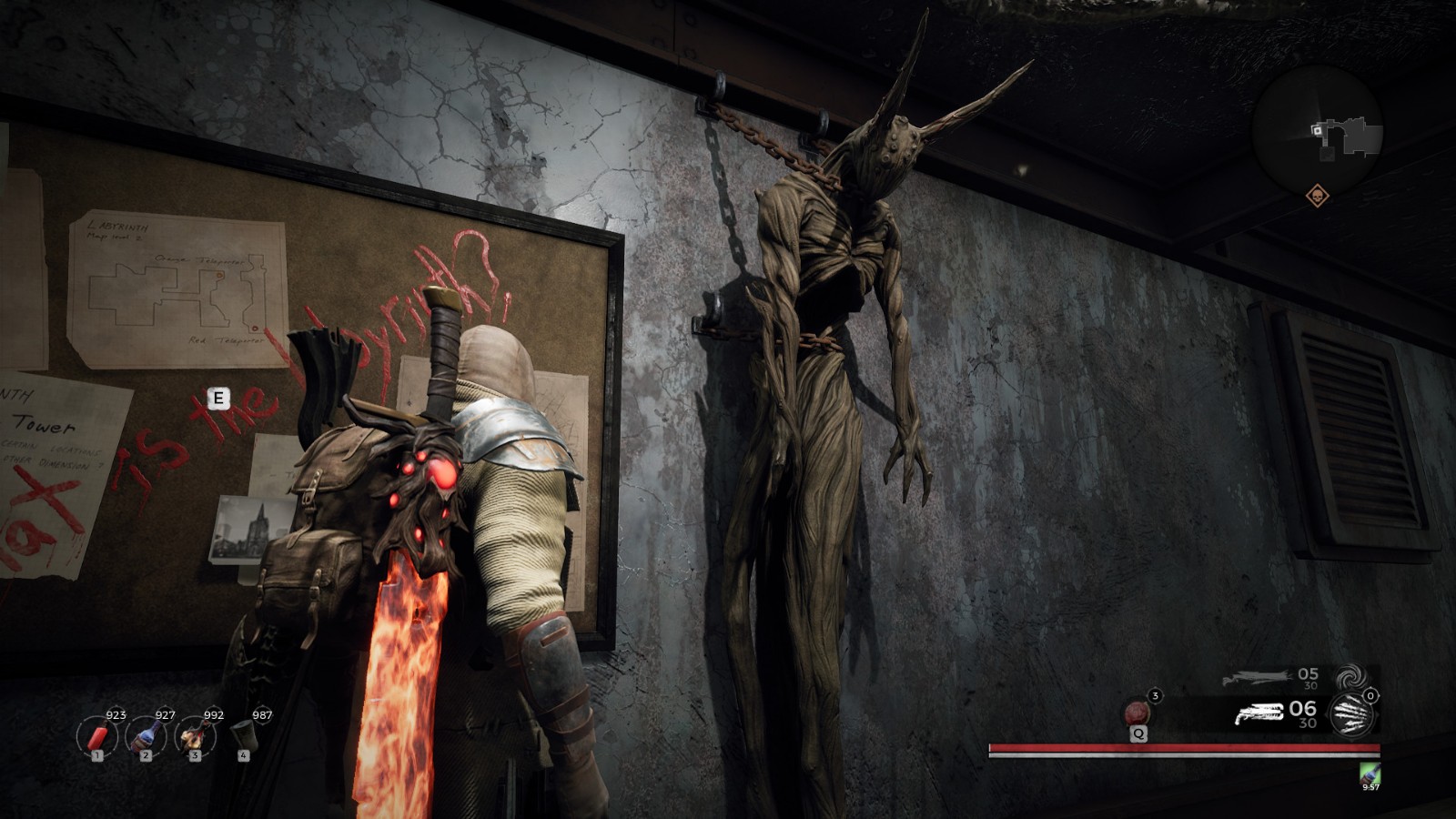This screenshot has width=1456, height=819.
Task: Use the blue bottle consumable slot
Action: tap(146, 735)
